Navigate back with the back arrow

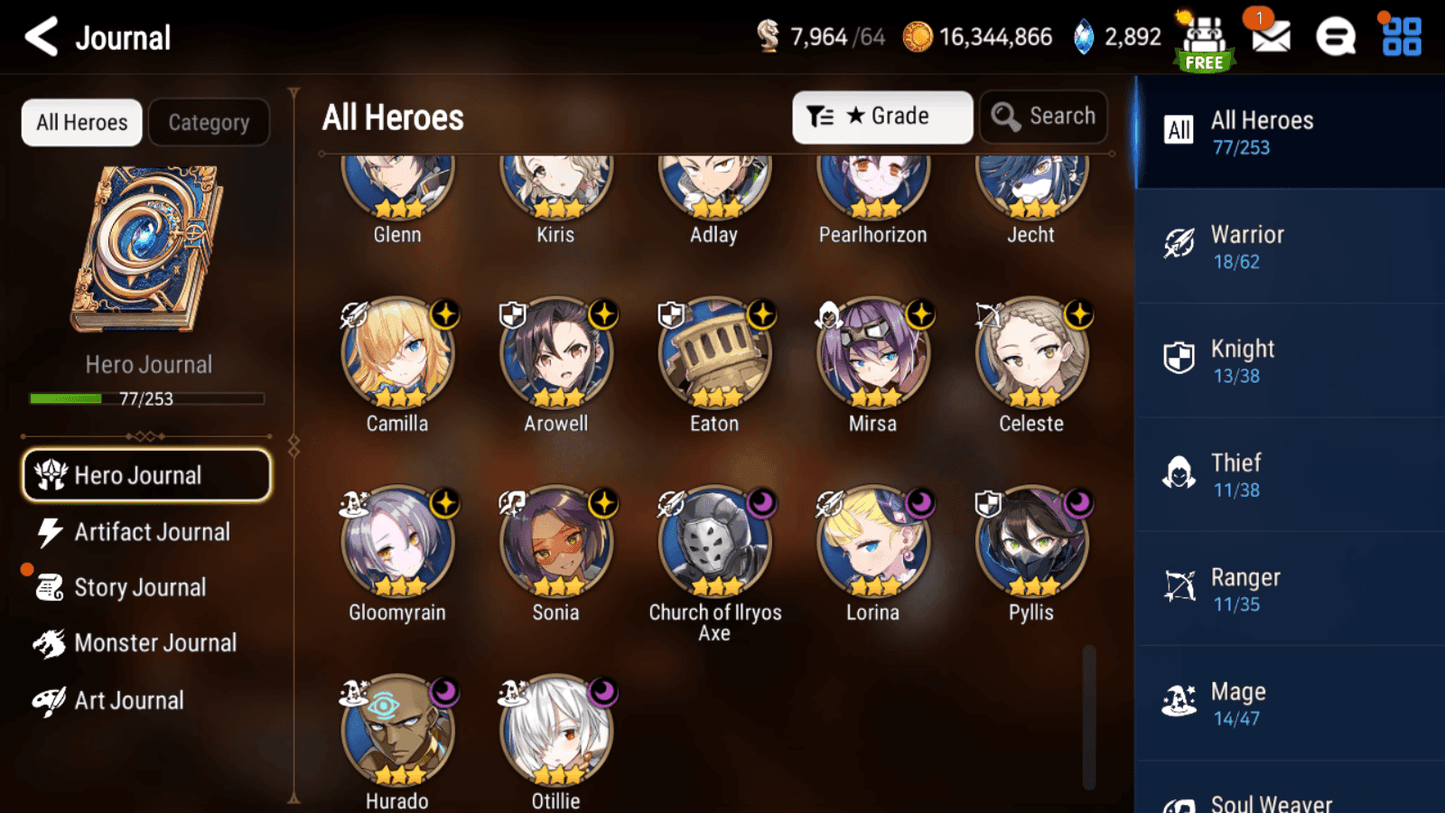[39, 36]
